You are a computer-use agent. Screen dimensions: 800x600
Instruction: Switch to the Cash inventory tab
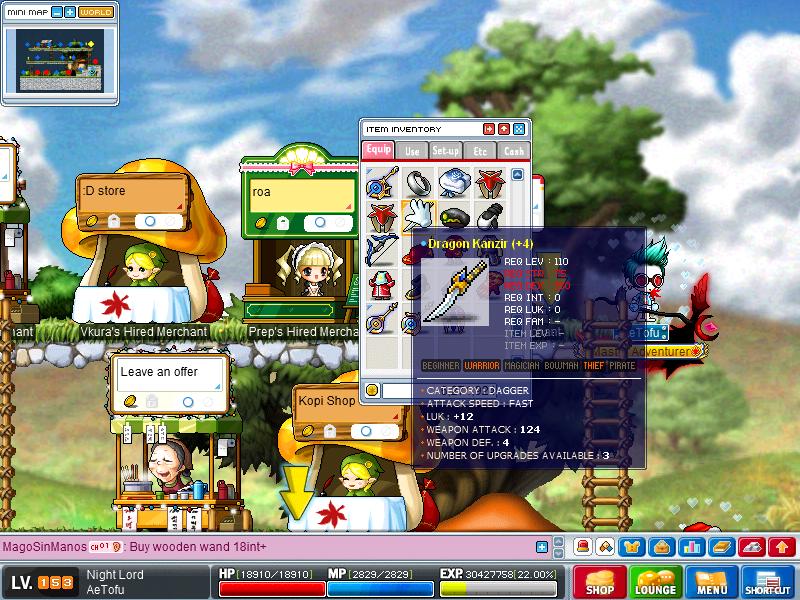point(513,150)
